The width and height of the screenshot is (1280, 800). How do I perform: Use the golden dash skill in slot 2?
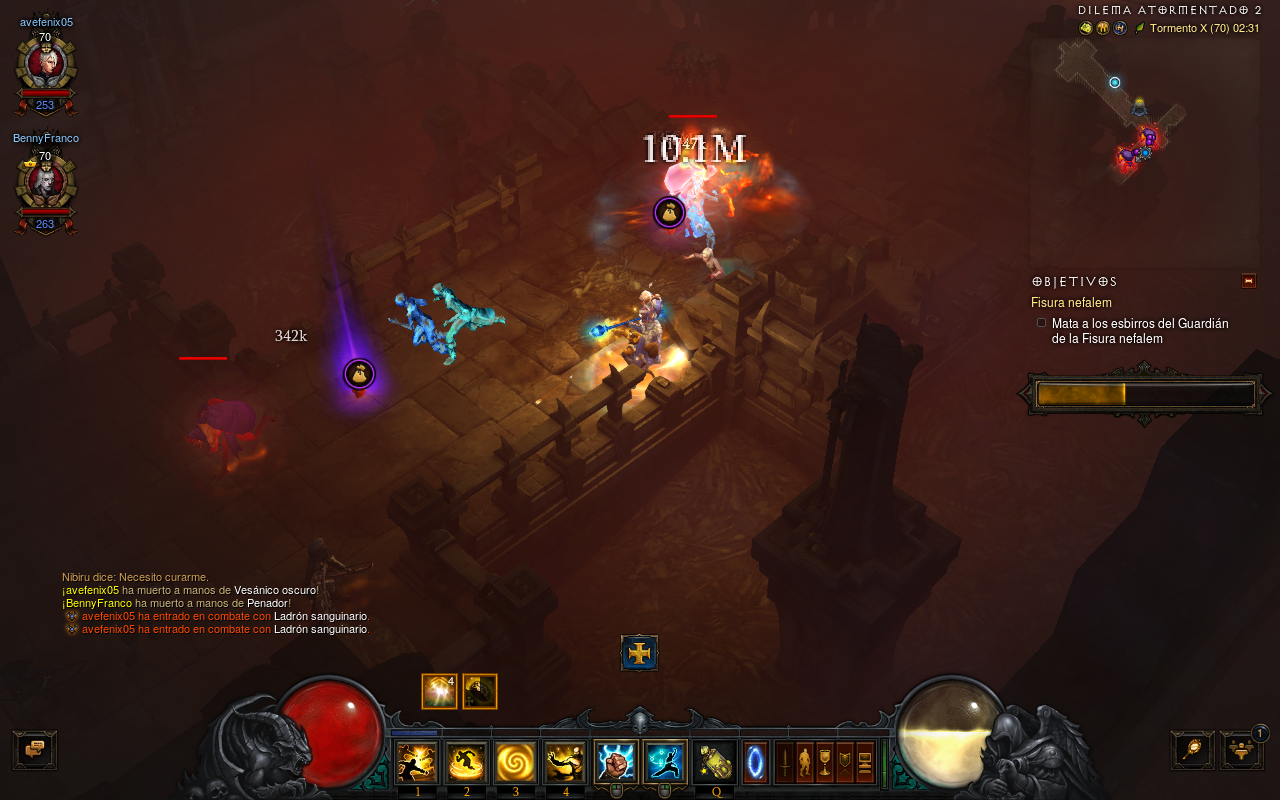click(466, 762)
